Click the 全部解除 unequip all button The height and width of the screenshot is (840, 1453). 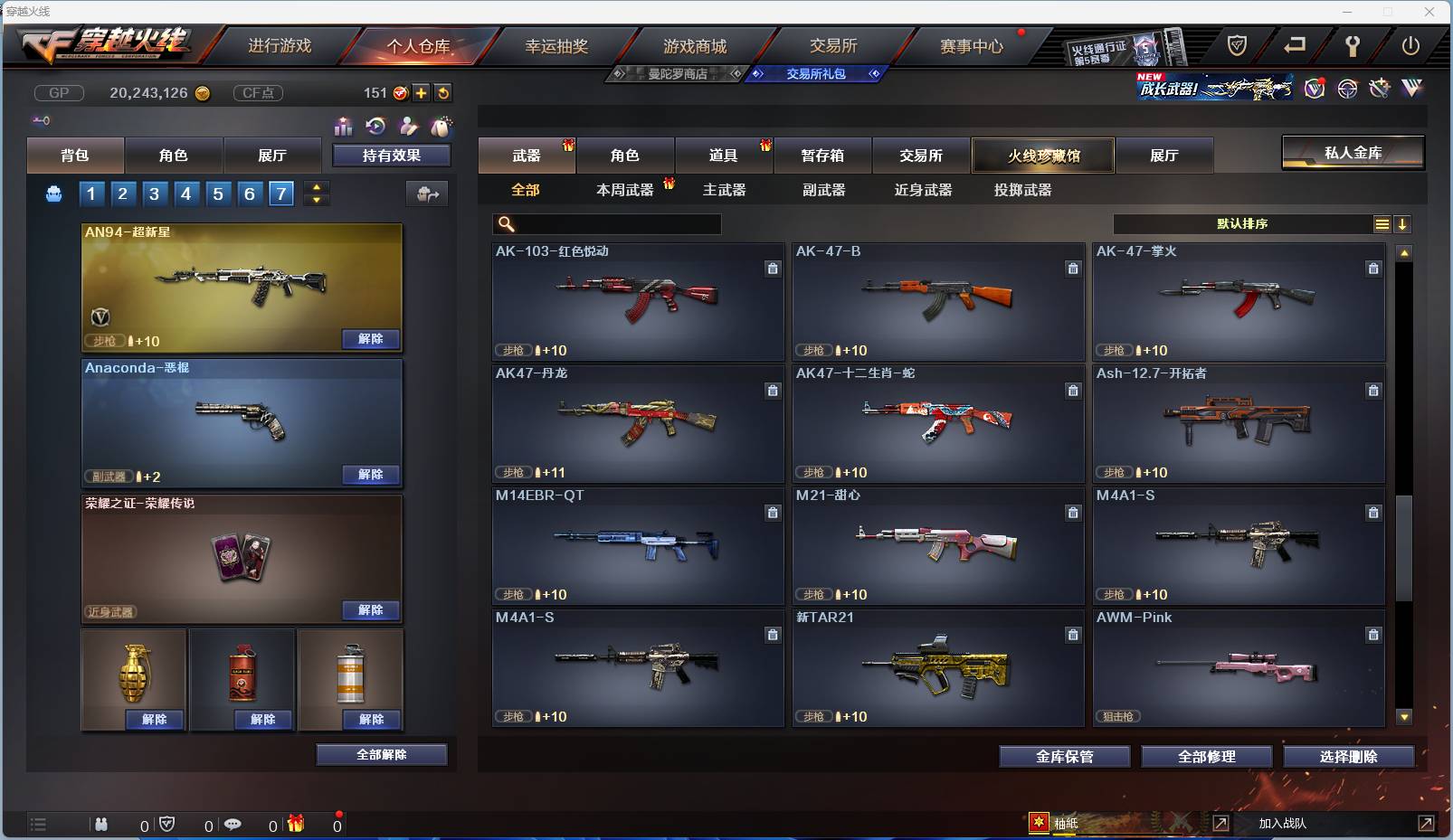(381, 754)
